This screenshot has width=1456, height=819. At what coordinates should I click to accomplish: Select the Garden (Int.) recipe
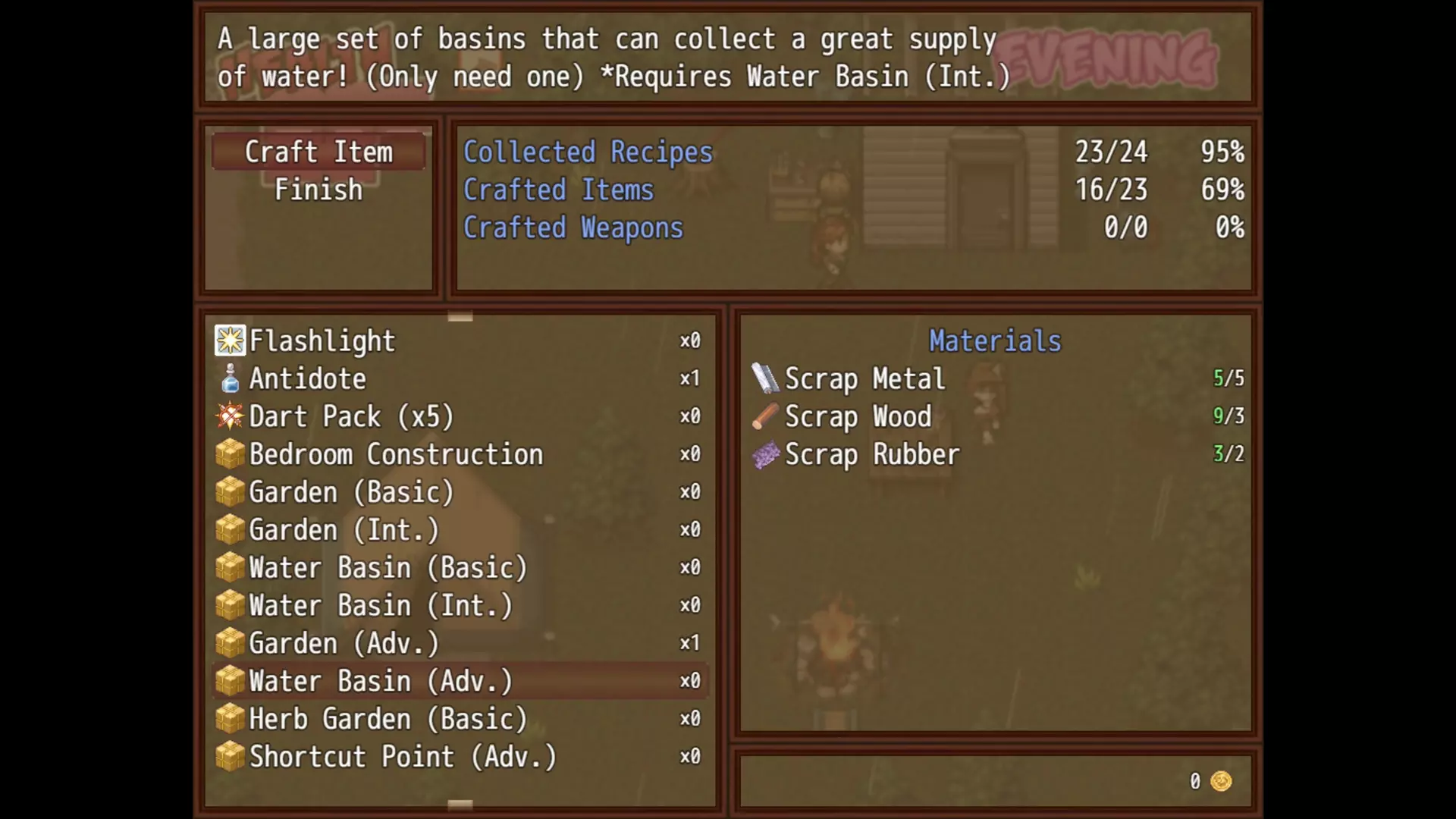[459, 531]
